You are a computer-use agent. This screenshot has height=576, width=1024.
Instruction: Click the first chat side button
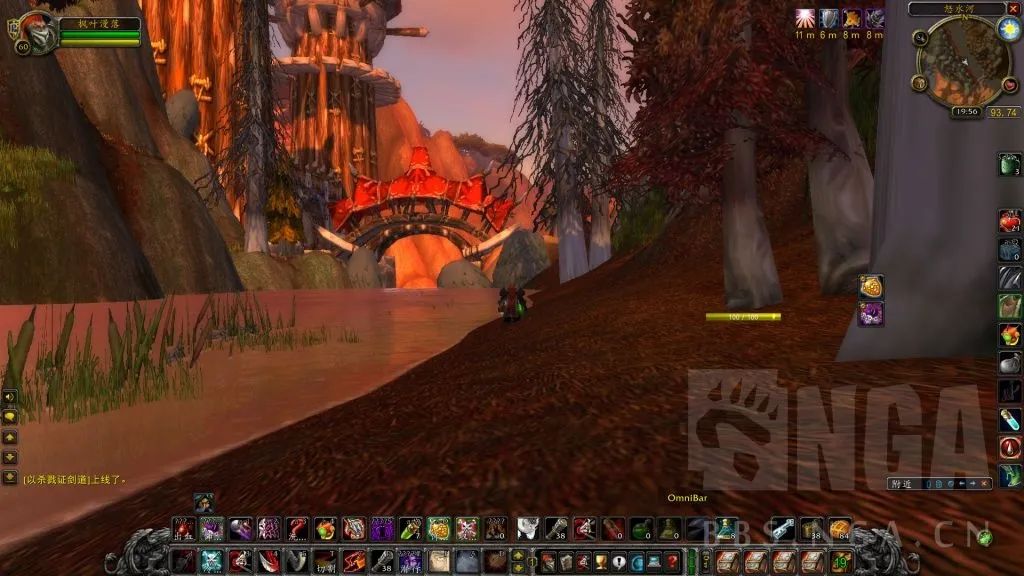(10, 396)
